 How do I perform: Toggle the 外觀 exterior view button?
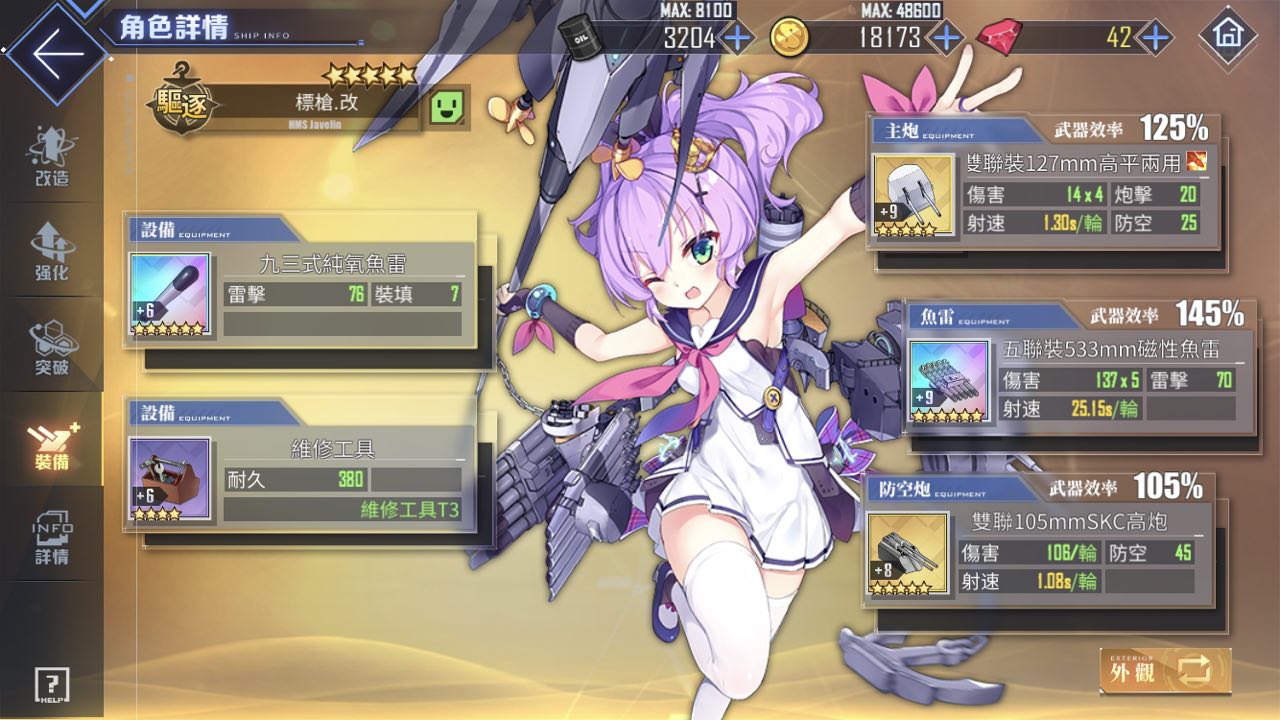pos(1165,670)
